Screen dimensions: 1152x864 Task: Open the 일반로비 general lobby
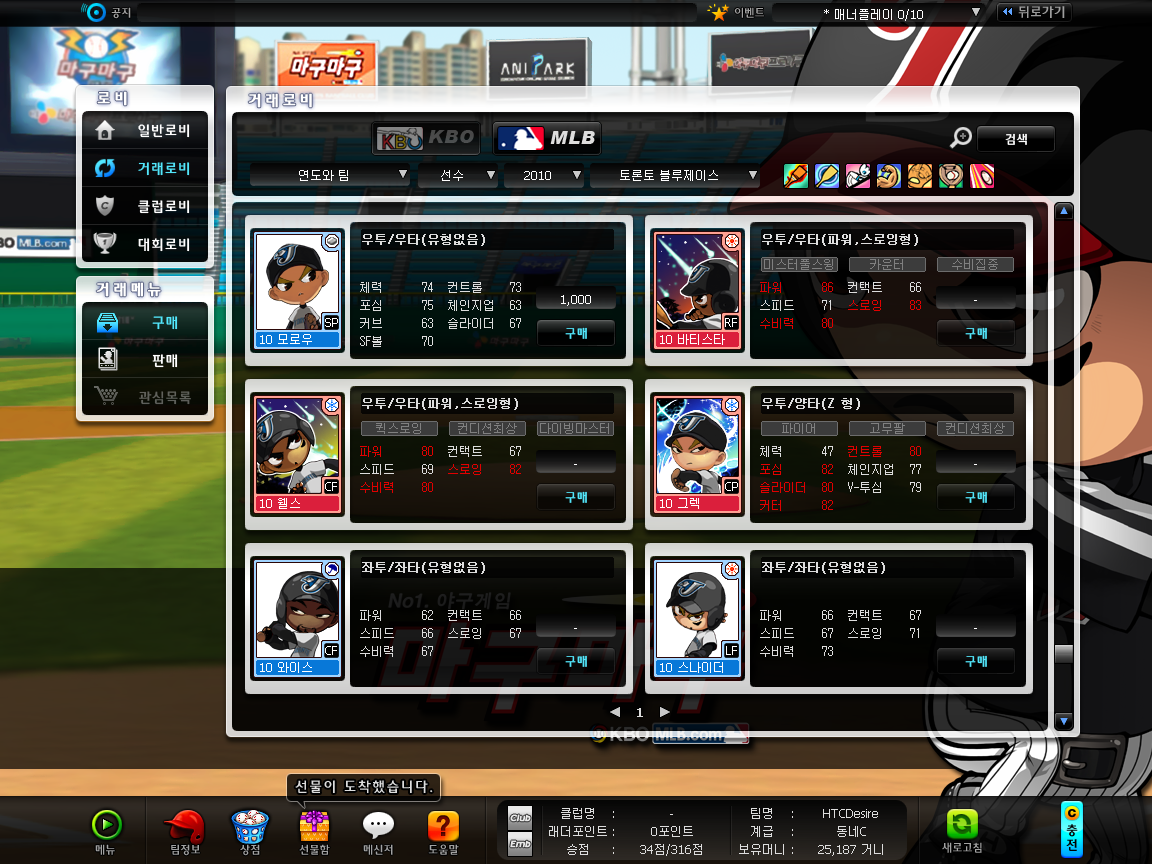pyautogui.click(x=146, y=130)
